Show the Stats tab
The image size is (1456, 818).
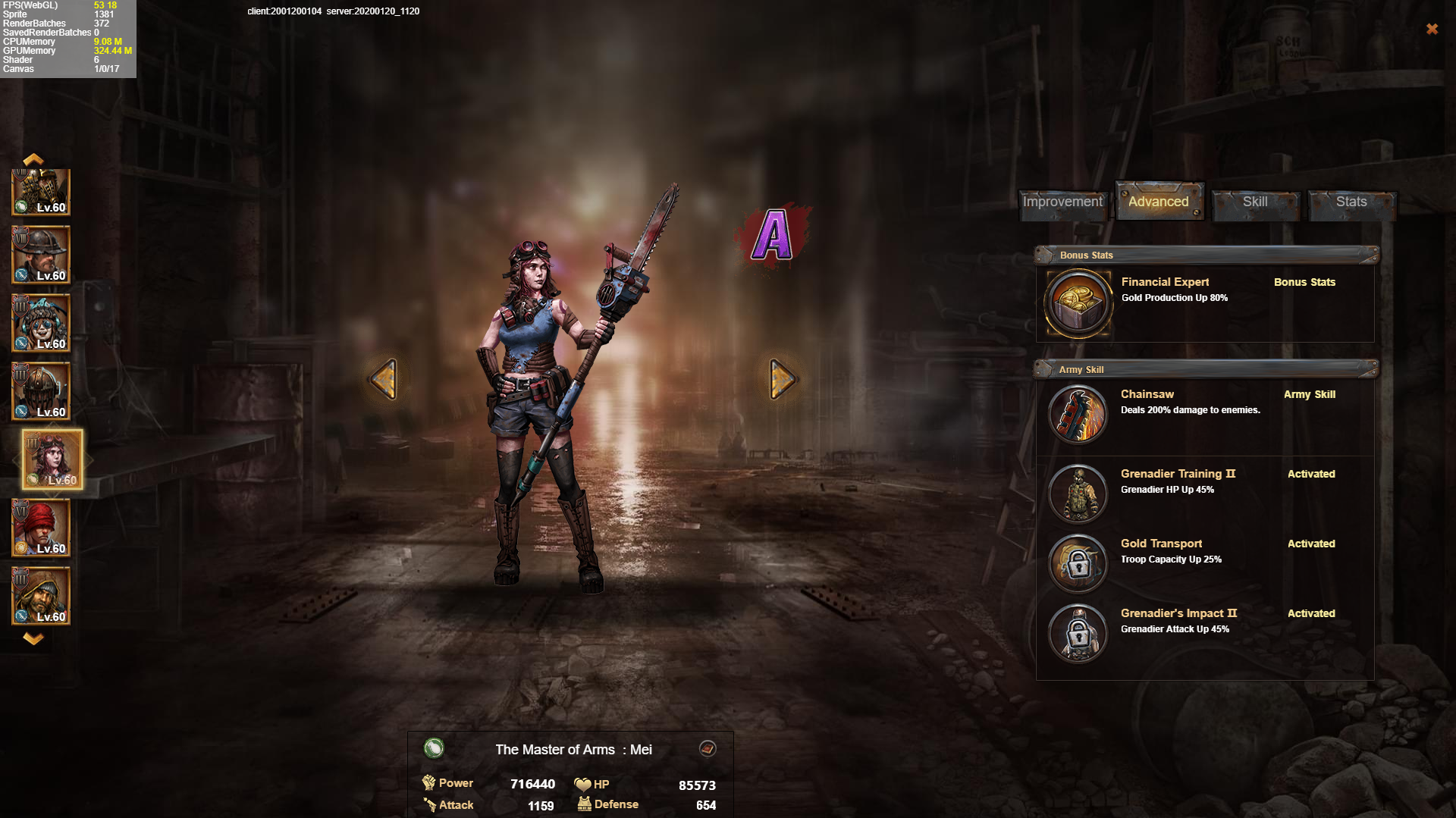(1351, 202)
